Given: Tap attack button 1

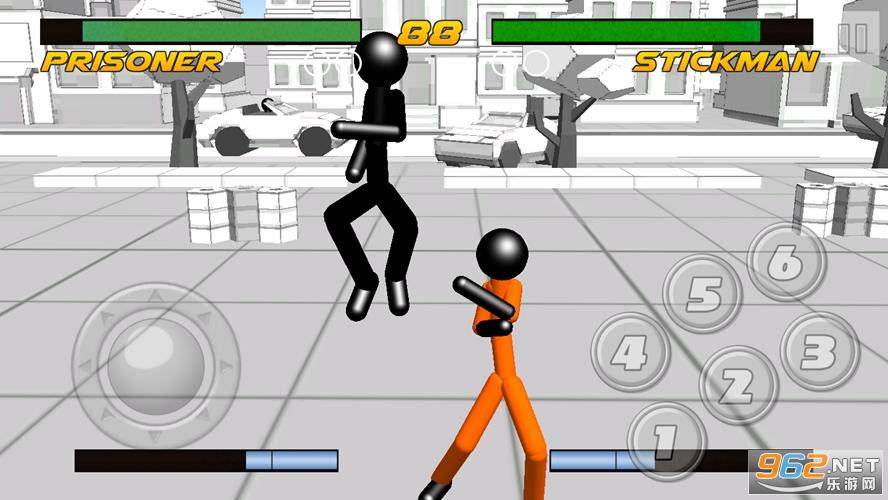Looking at the screenshot, I should tap(666, 439).
